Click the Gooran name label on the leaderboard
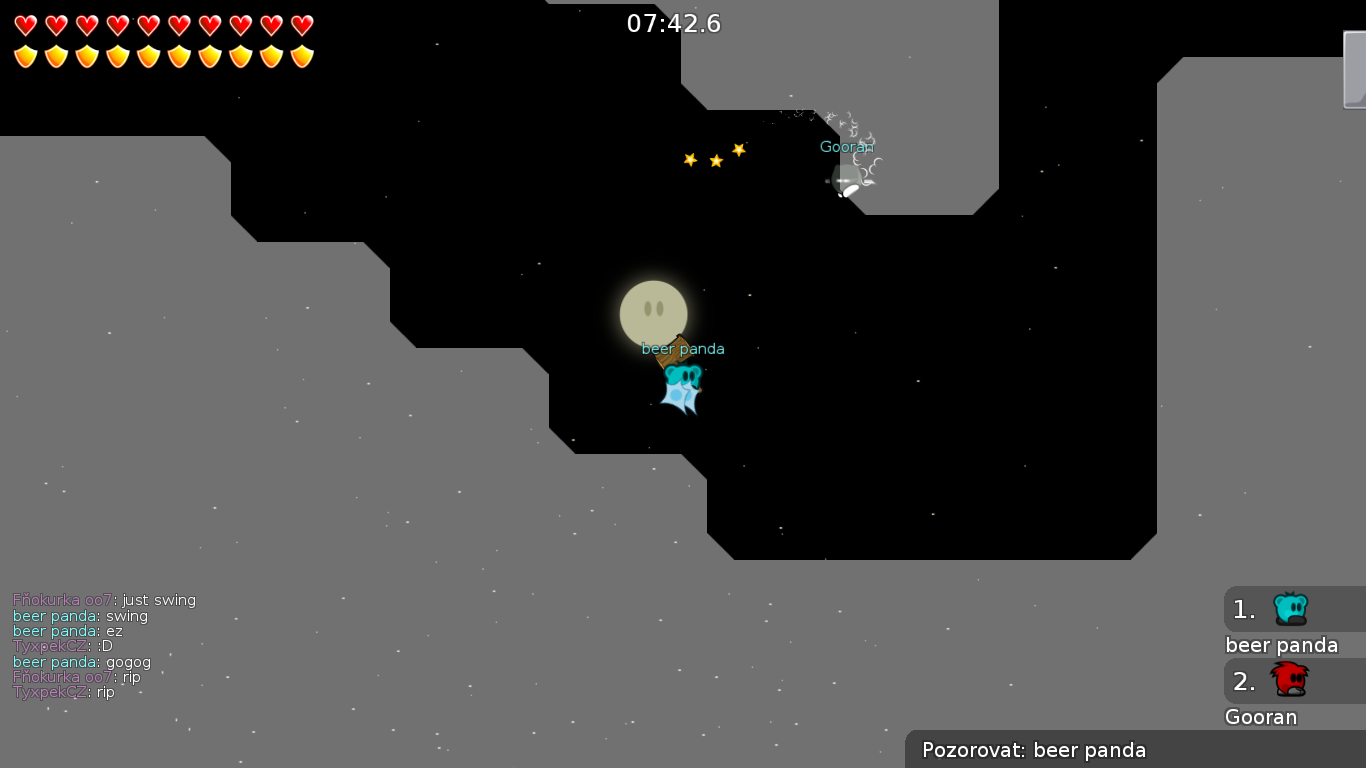 1261,717
